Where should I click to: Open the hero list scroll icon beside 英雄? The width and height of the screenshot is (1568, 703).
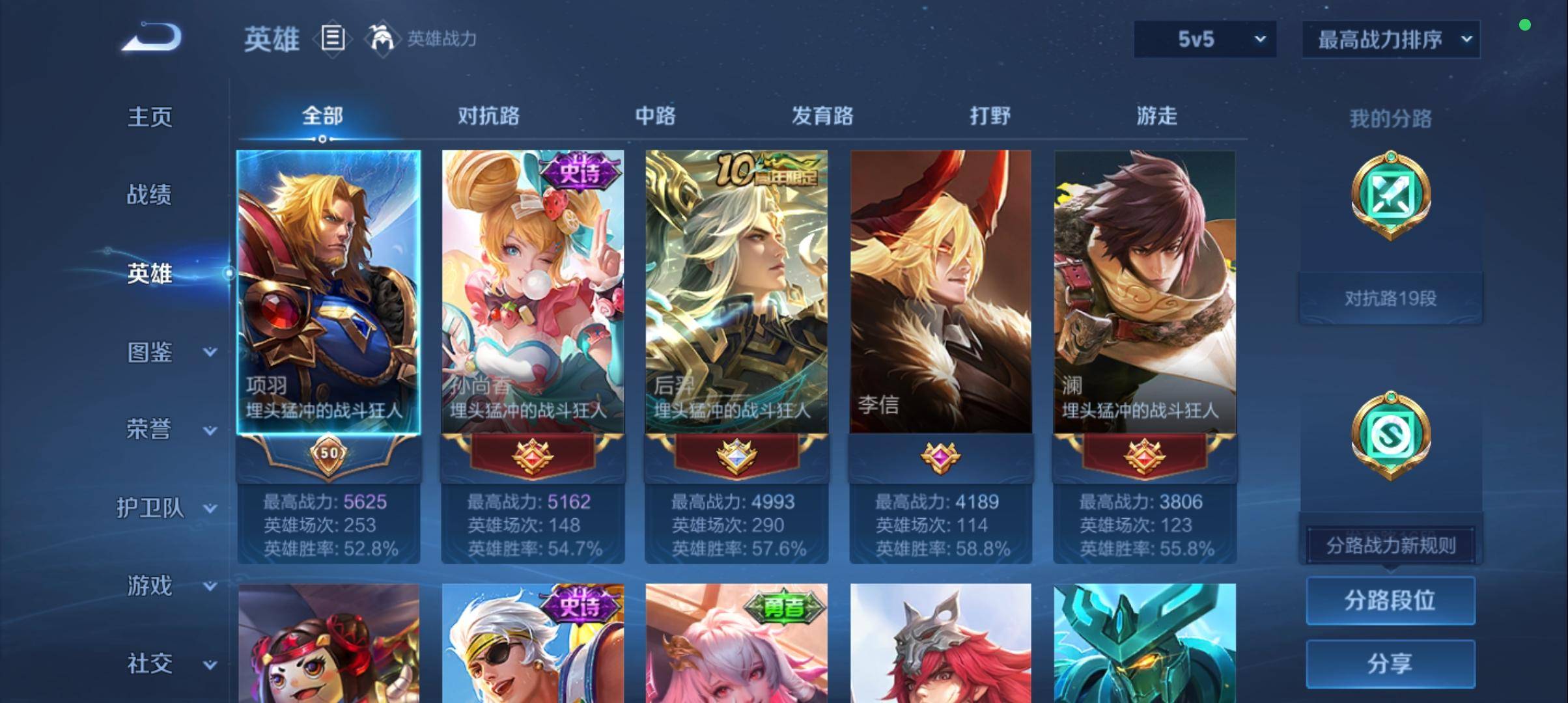click(333, 39)
